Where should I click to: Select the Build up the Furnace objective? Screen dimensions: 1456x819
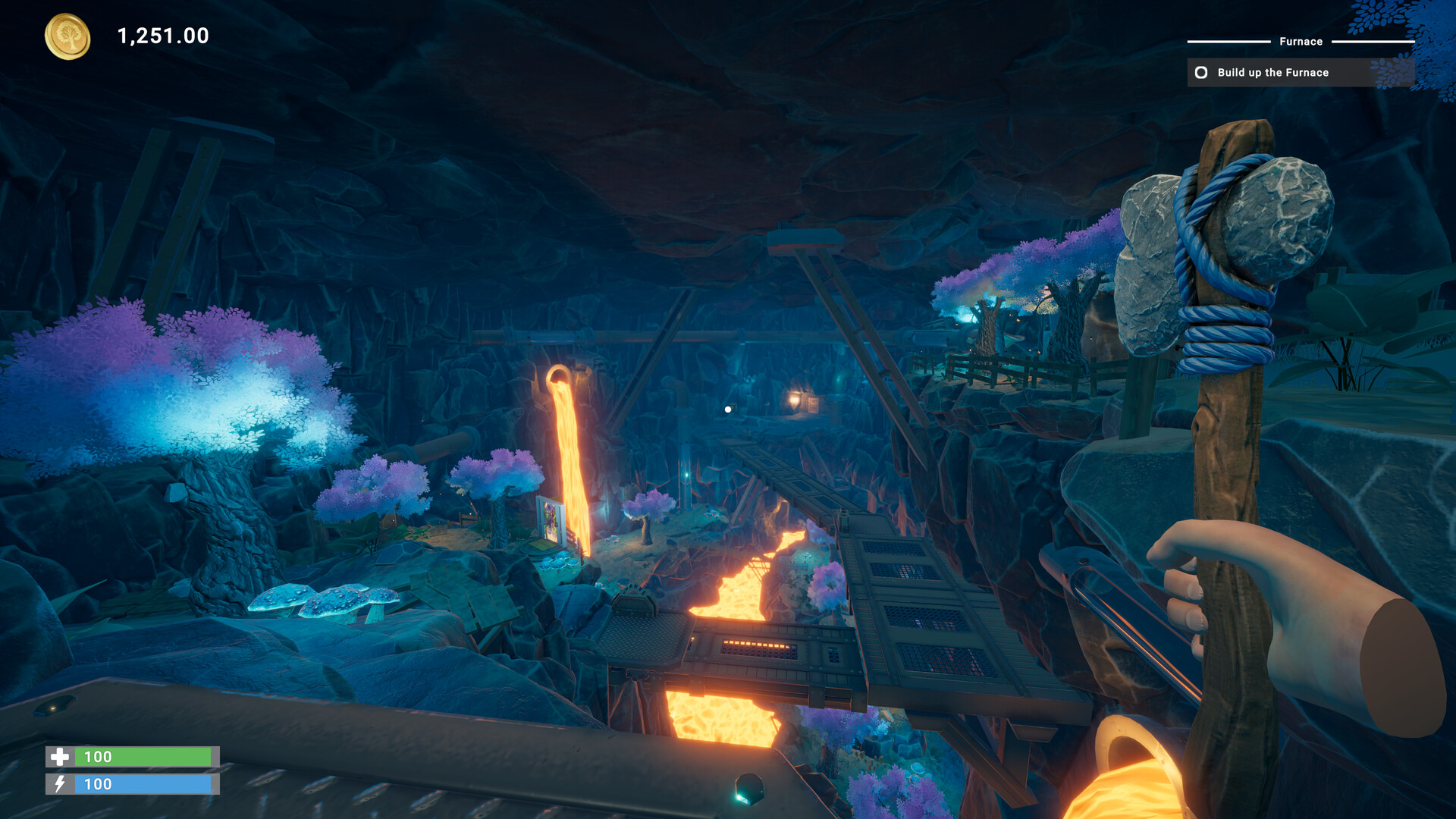[1272, 73]
